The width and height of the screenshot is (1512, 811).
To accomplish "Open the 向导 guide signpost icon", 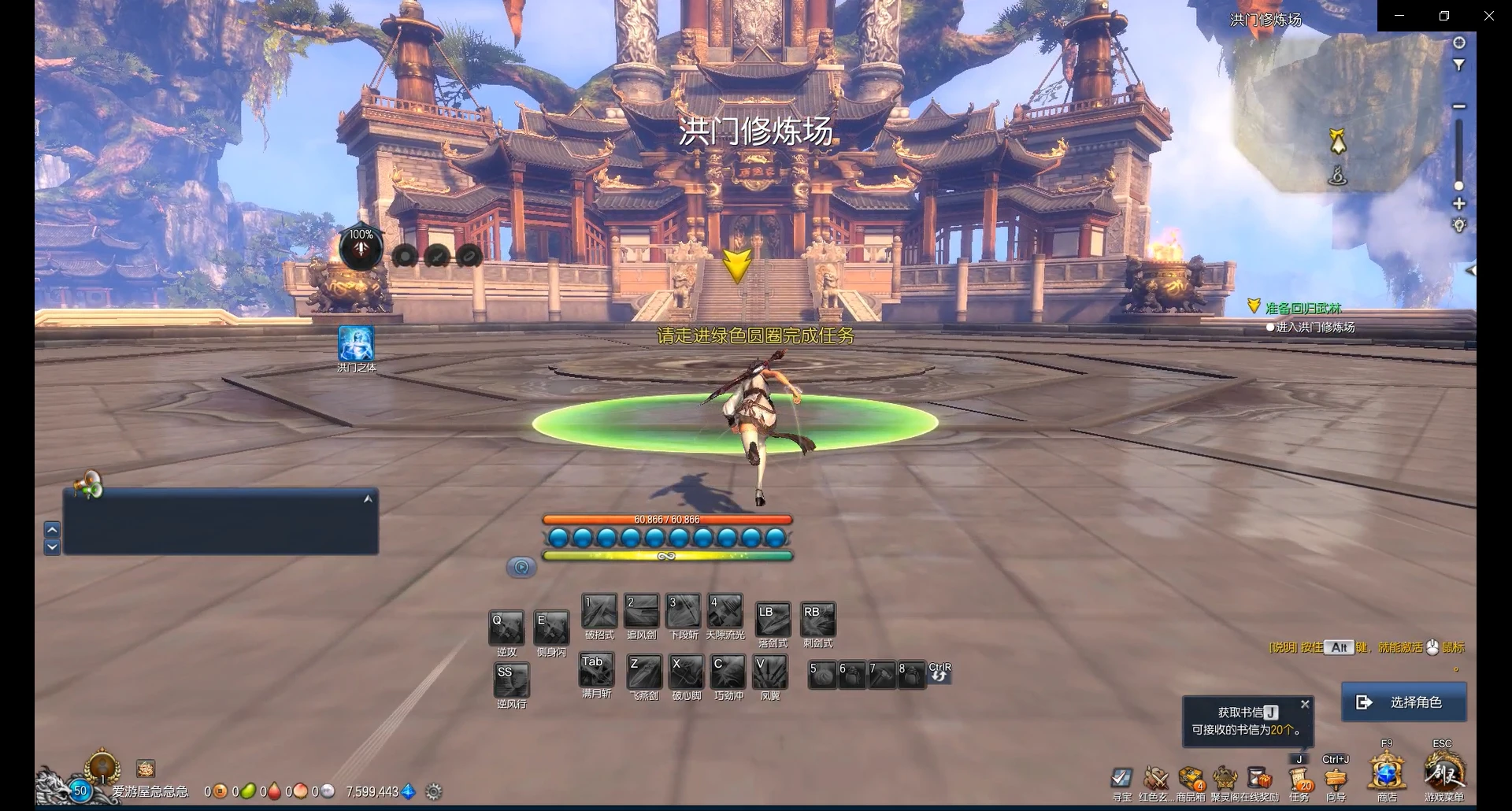I will [x=1336, y=778].
